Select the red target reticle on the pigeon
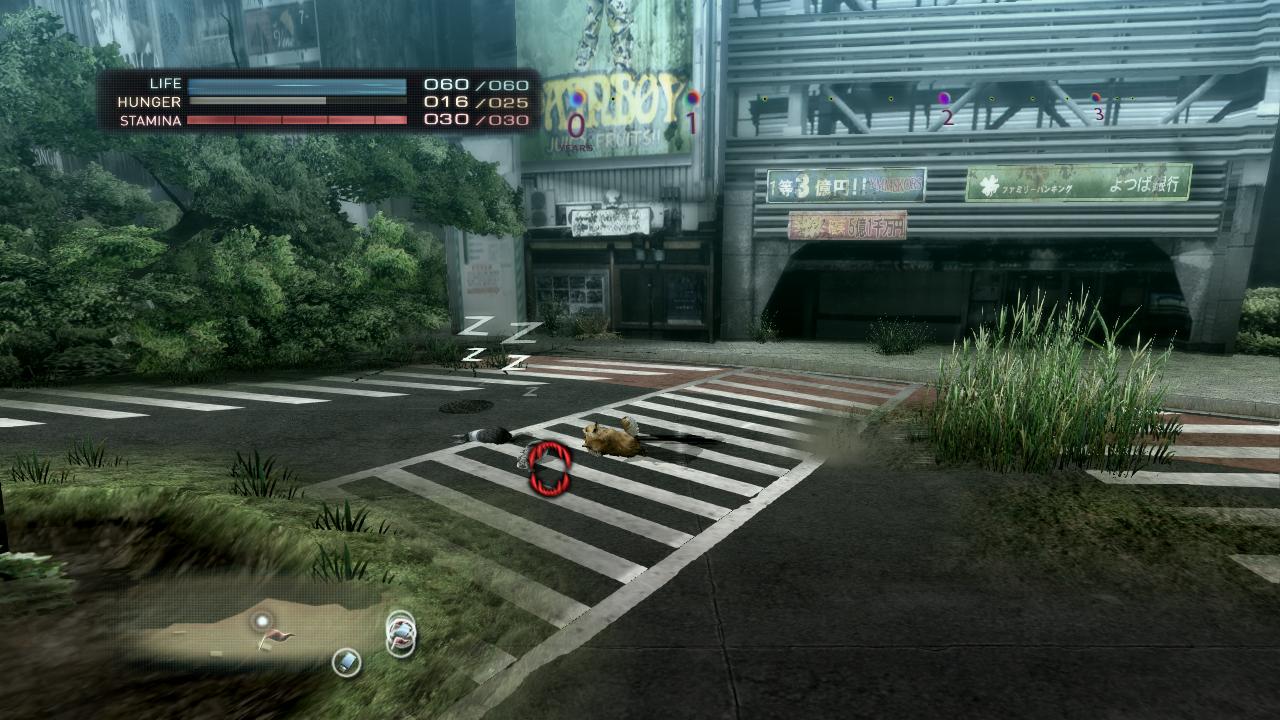 coord(548,470)
